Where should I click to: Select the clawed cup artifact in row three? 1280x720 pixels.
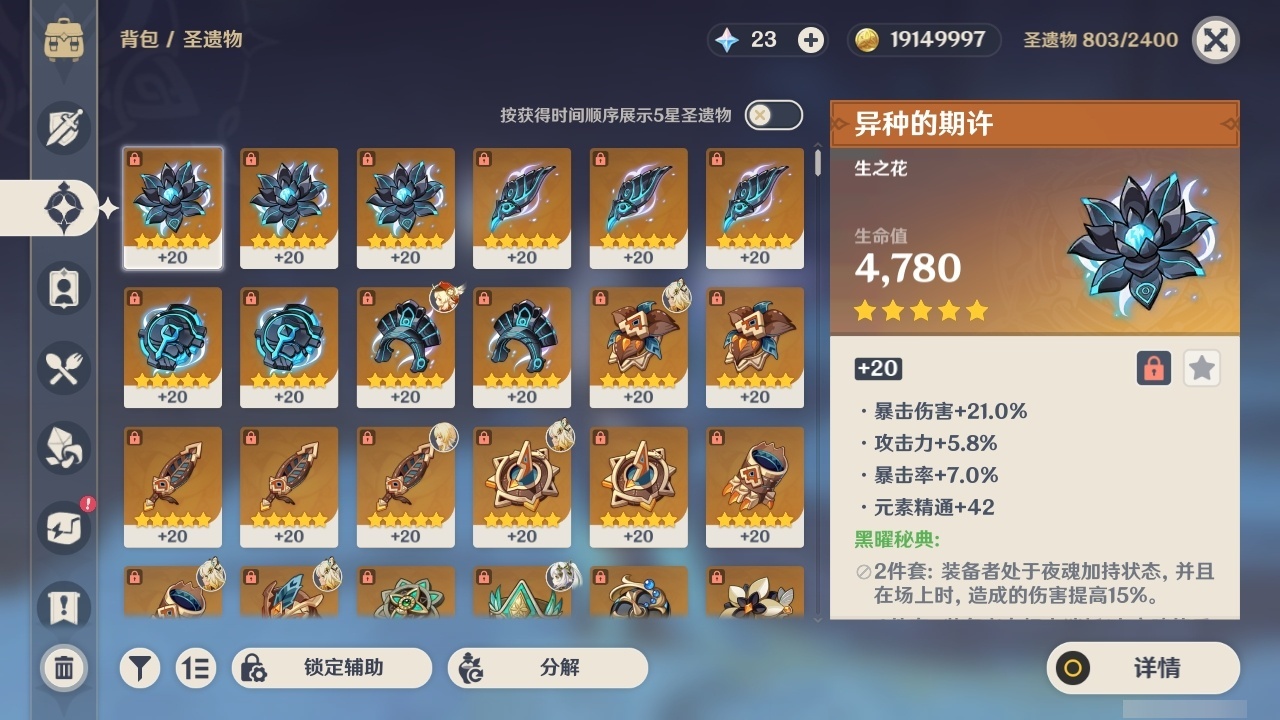pos(755,485)
